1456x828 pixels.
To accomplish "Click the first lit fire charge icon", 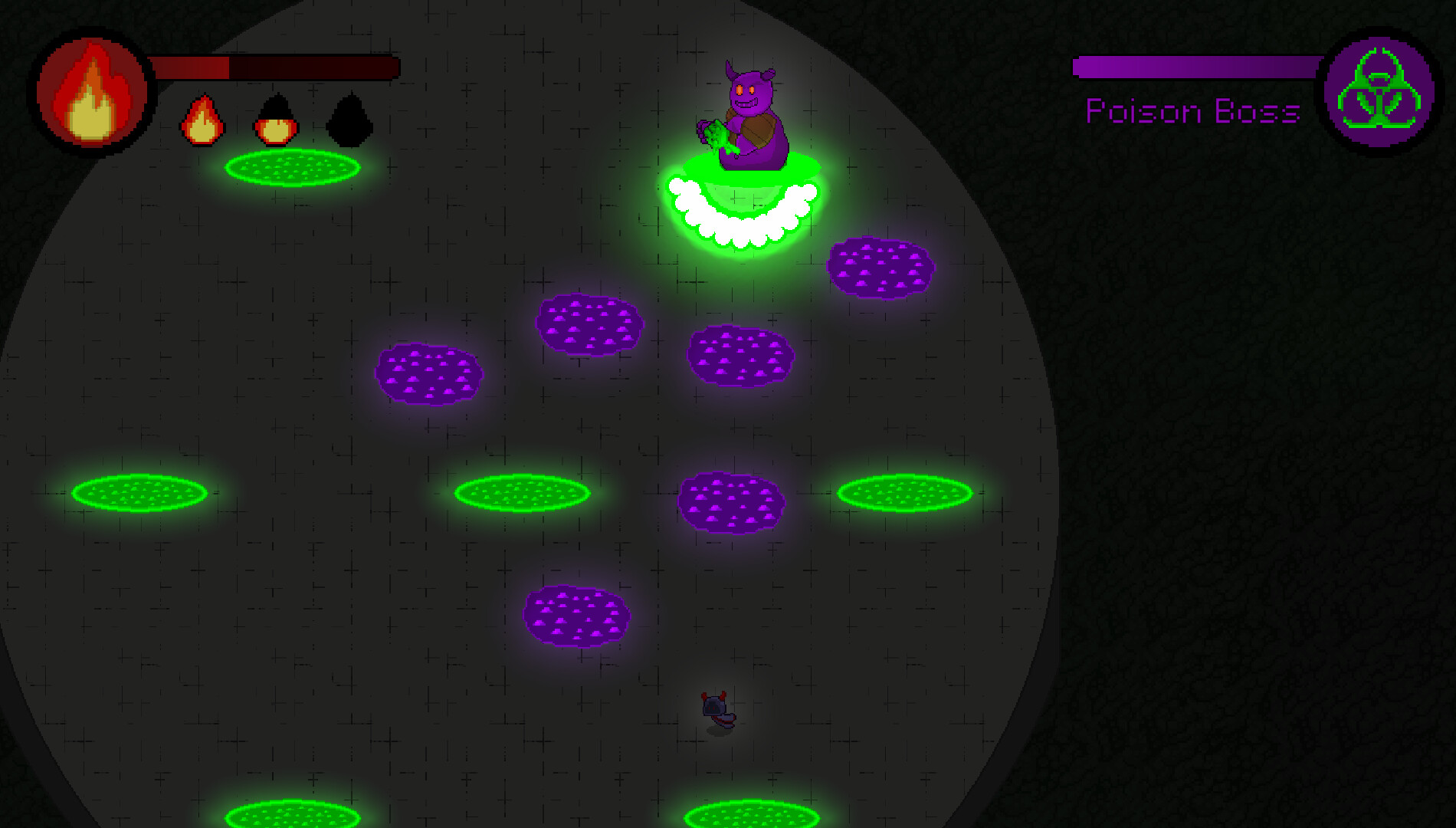I will [x=203, y=121].
